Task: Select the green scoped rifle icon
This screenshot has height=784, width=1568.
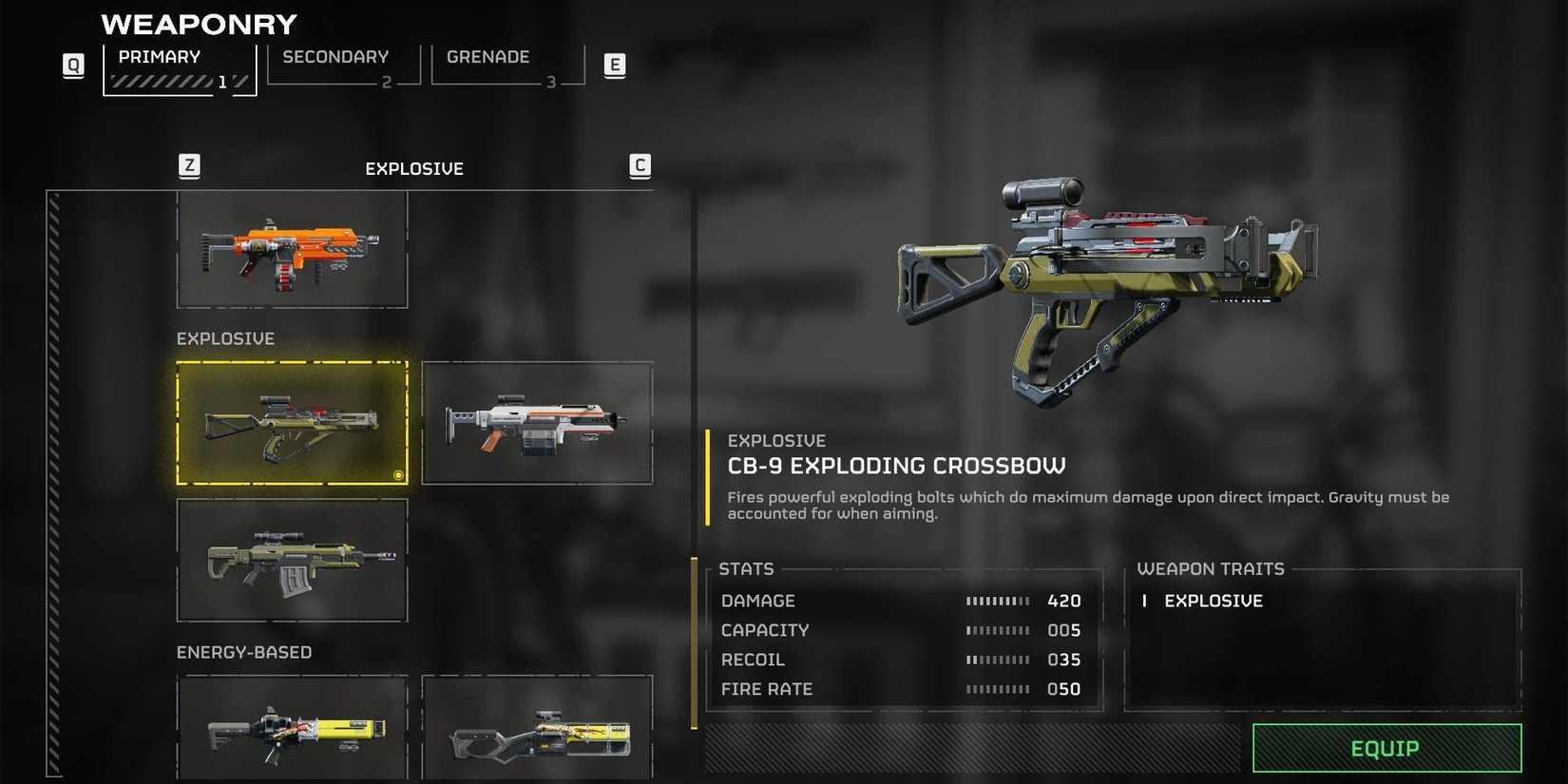Action: click(x=292, y=563)
